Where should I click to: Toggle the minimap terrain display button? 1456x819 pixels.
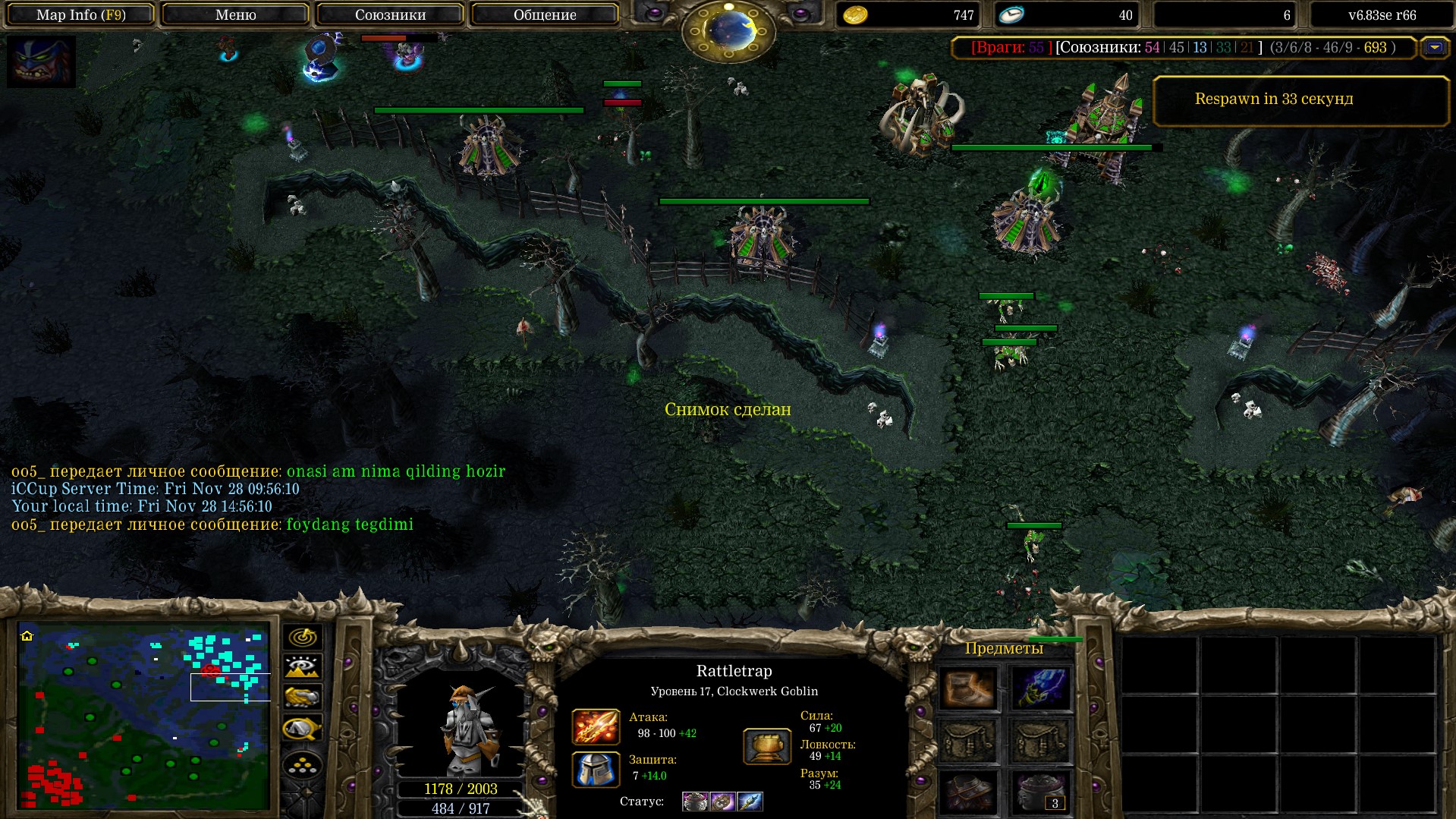pos(302,667)
